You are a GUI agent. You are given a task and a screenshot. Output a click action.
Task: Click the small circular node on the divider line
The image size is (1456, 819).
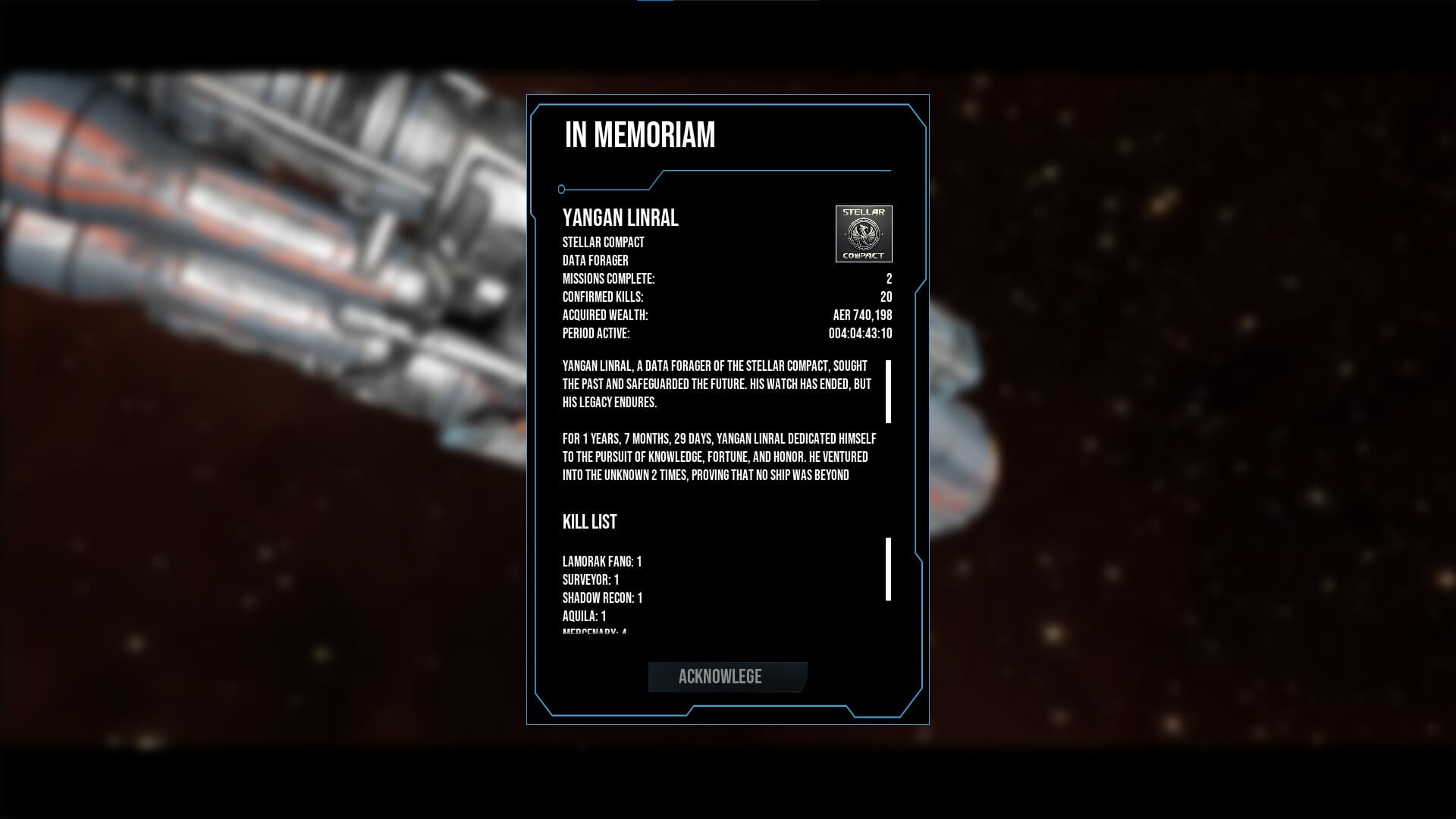(562, 188)
